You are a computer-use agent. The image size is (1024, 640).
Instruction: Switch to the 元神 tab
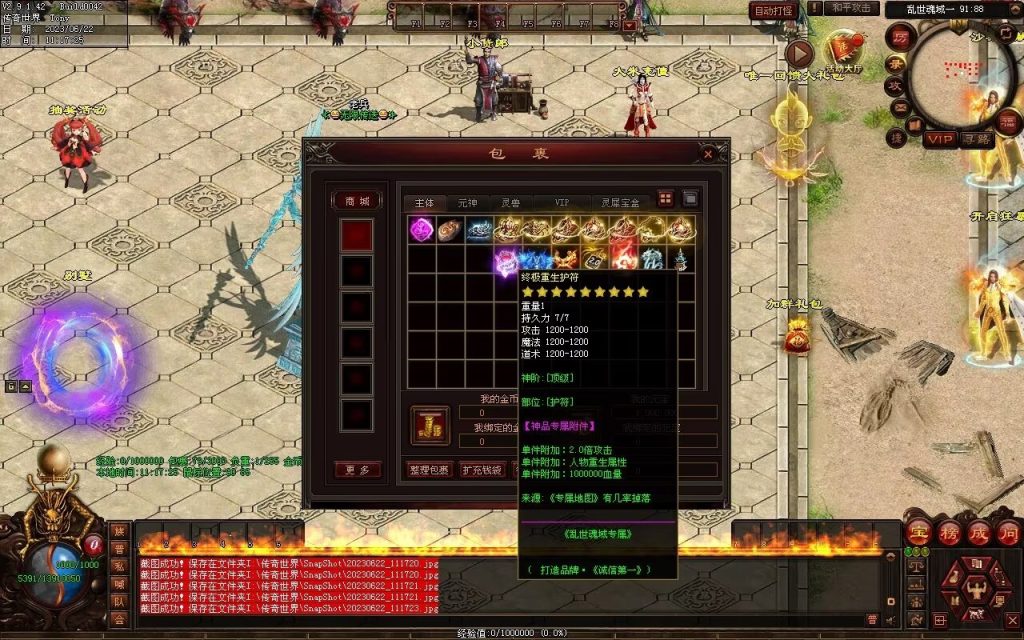(x=468, y=202)
